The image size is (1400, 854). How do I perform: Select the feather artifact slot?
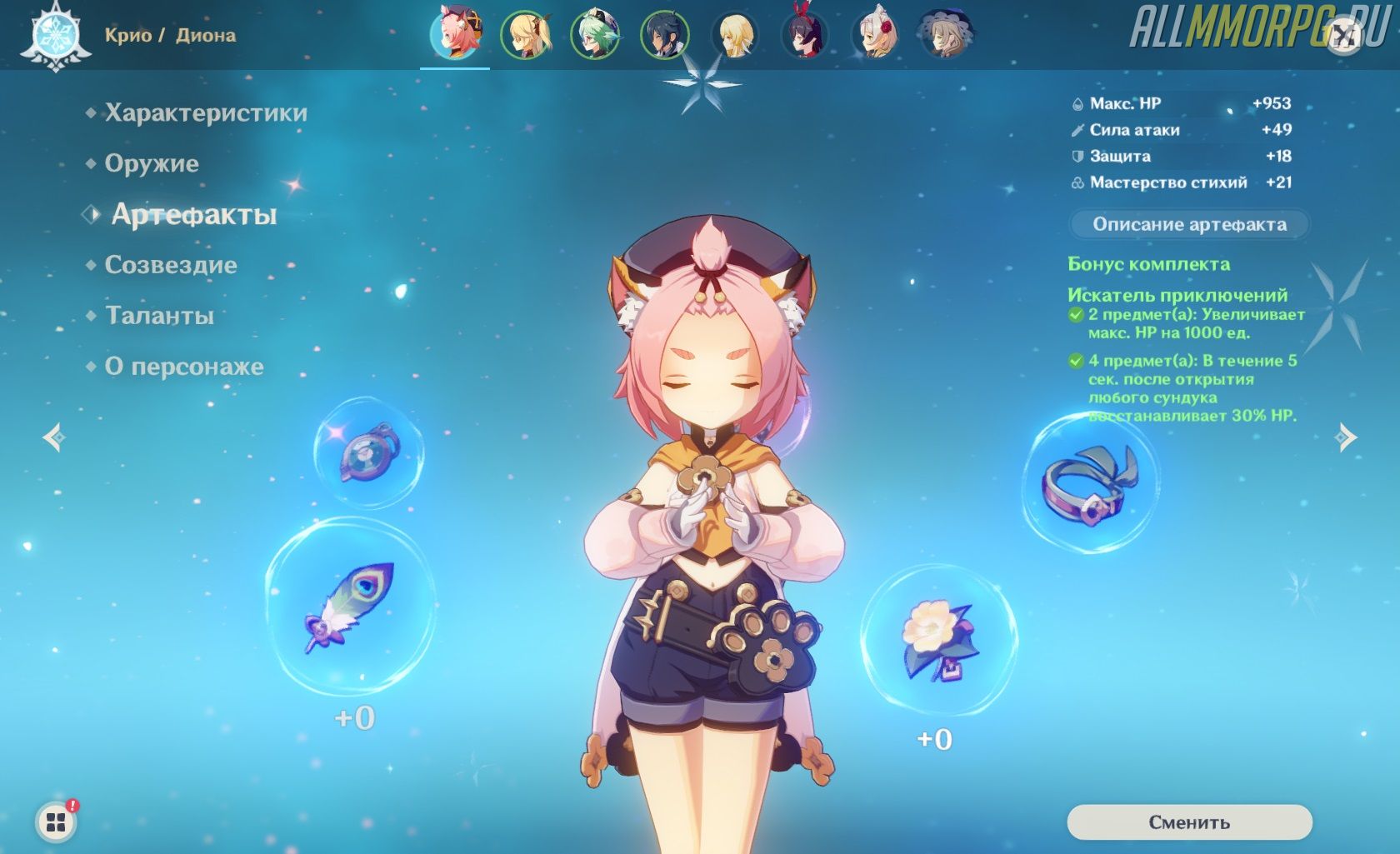(x=350, y=607)
